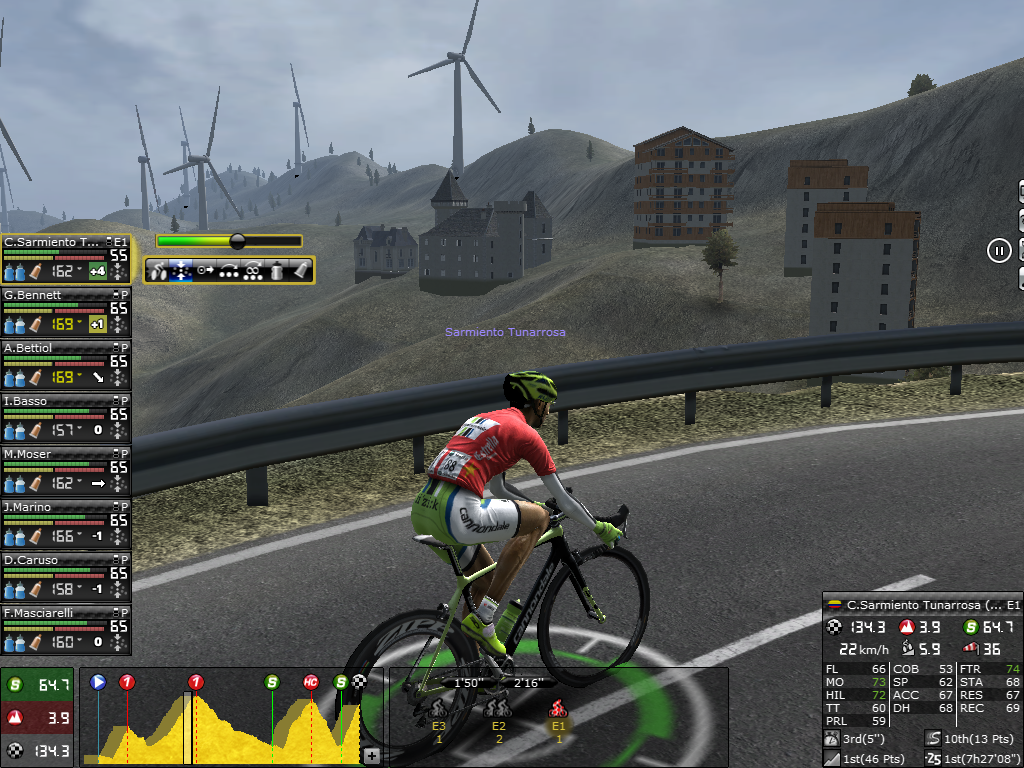Click the rider effort slider bar
Screen dimensions: 1024x768
coord(229,241)
